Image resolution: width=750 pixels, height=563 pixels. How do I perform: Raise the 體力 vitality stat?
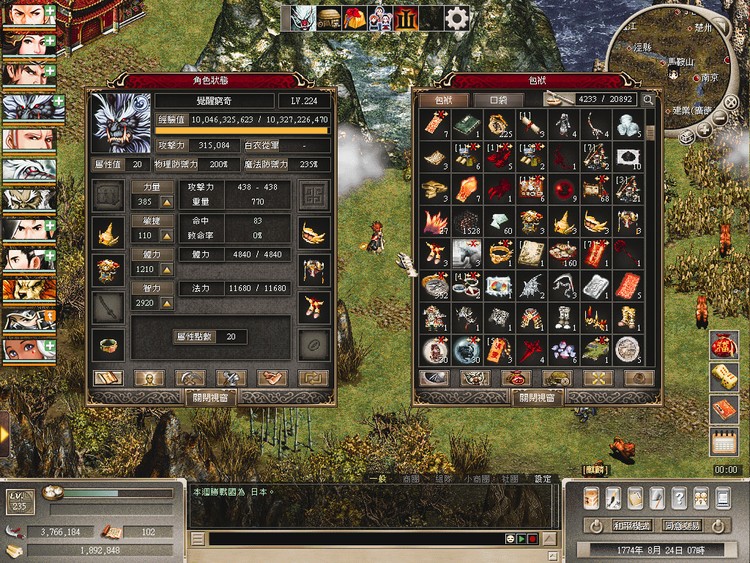[167, 270]
